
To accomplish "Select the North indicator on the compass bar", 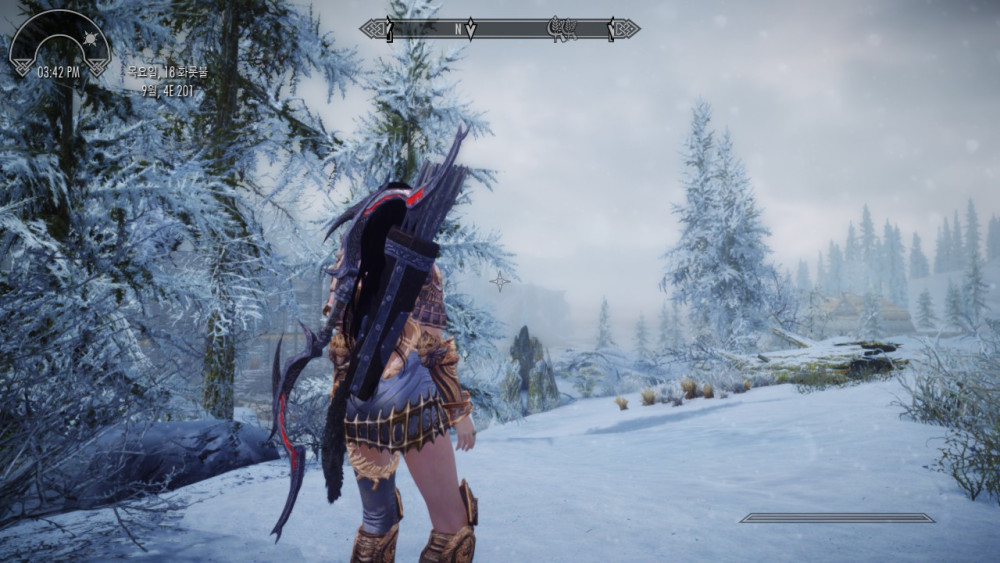I will [x=459, y=29].
